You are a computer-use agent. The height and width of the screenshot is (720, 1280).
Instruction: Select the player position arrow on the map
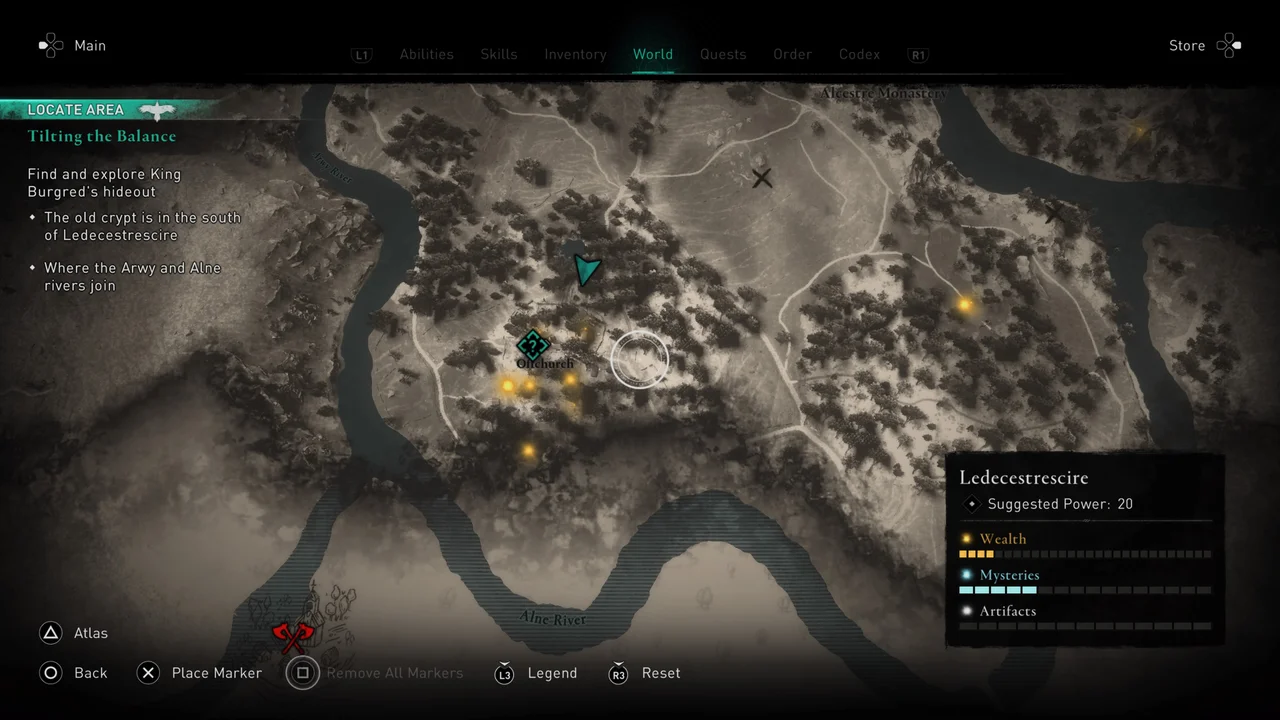point(588,268)
